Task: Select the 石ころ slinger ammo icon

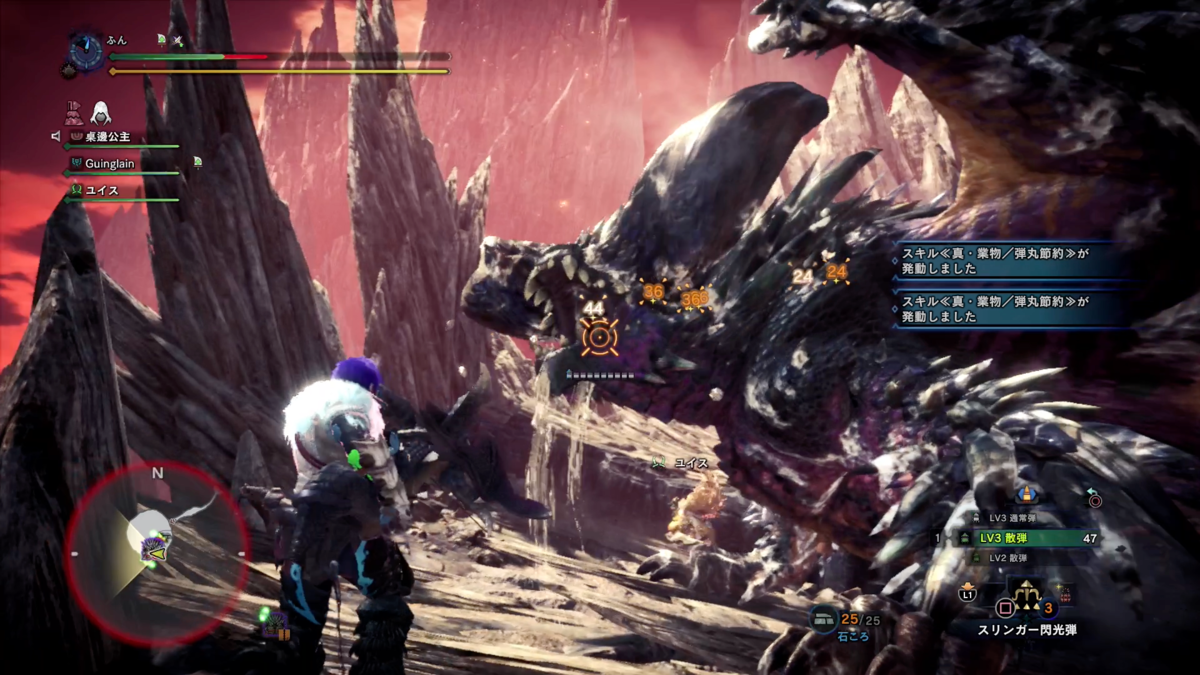Action: (823, 620)
